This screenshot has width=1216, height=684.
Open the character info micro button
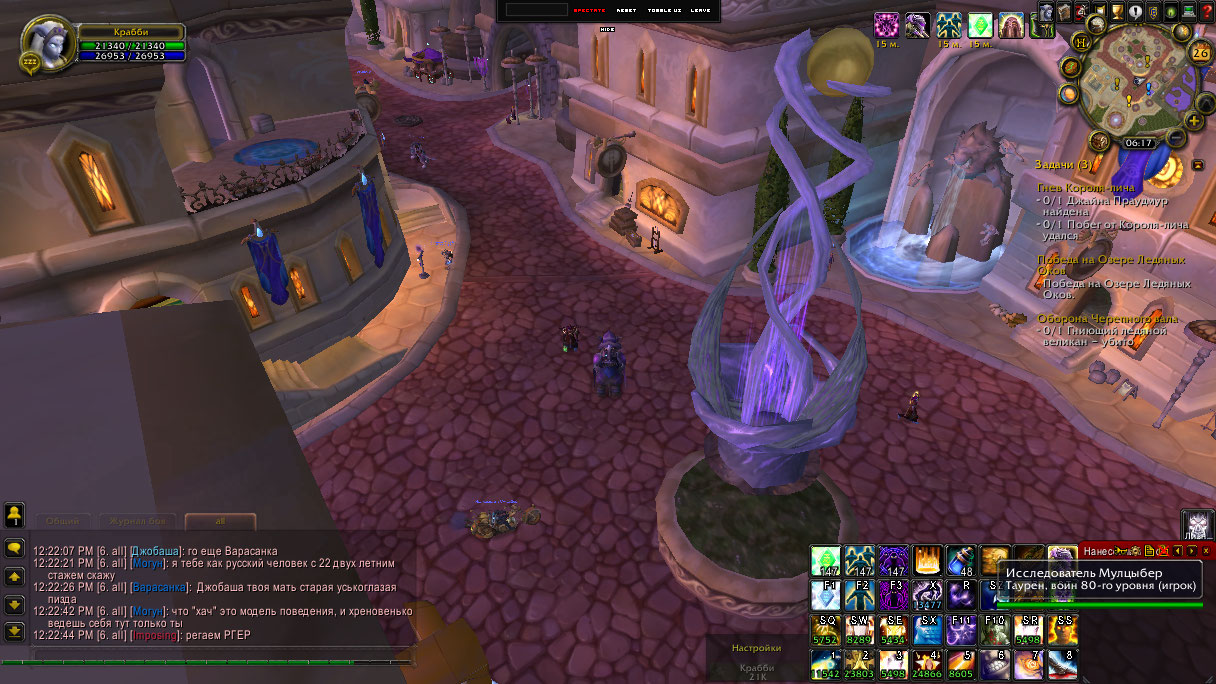pos(1046,12)
